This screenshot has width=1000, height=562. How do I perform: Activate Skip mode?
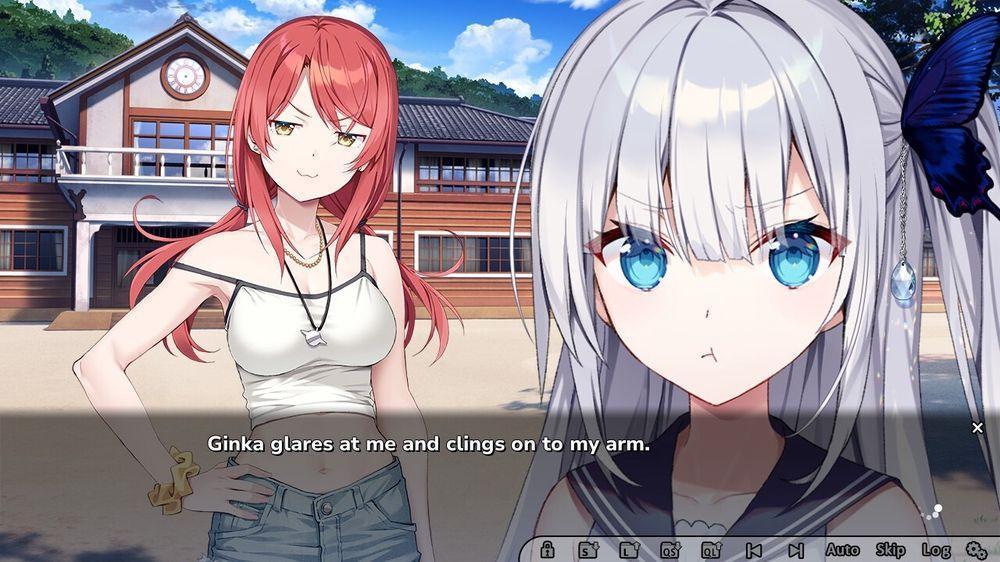890,549
